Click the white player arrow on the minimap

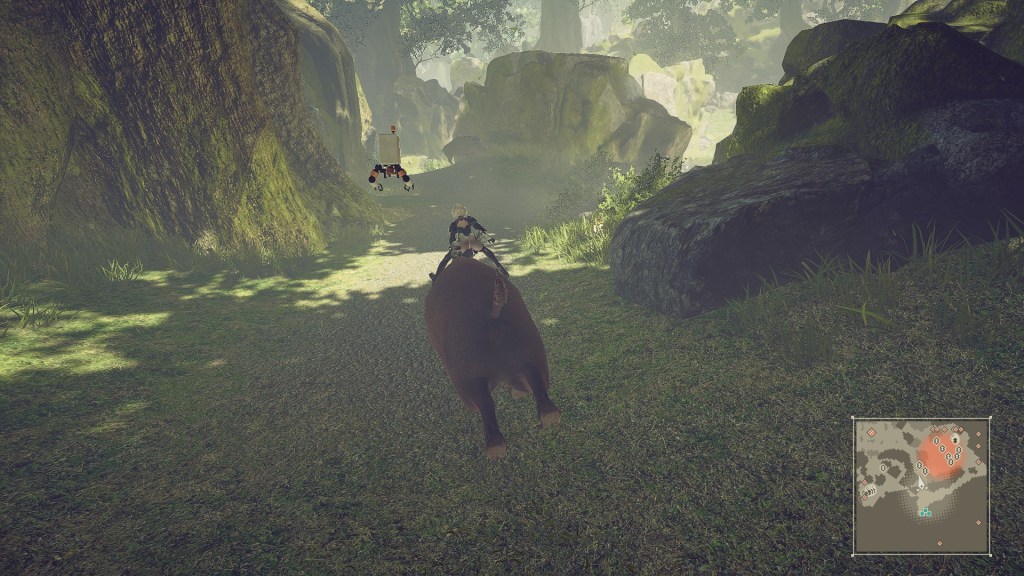tap(921, 483)
